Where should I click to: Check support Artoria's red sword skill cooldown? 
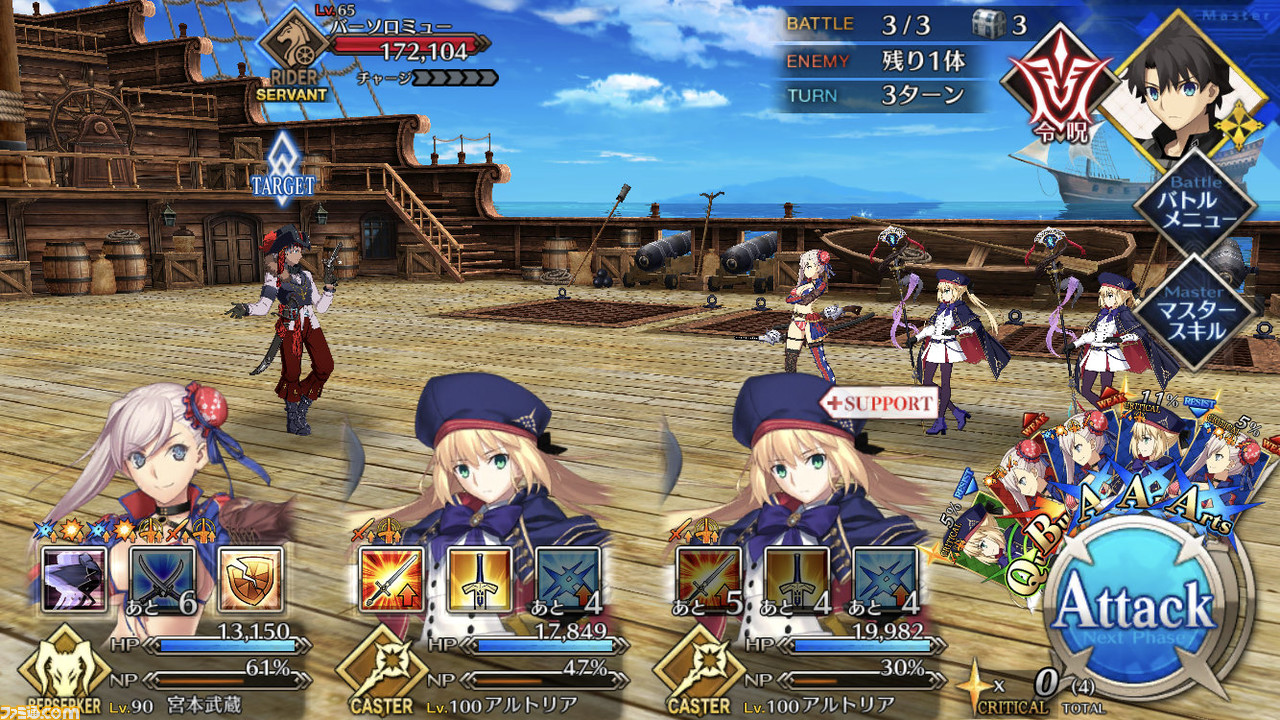[x=708, y=579]
